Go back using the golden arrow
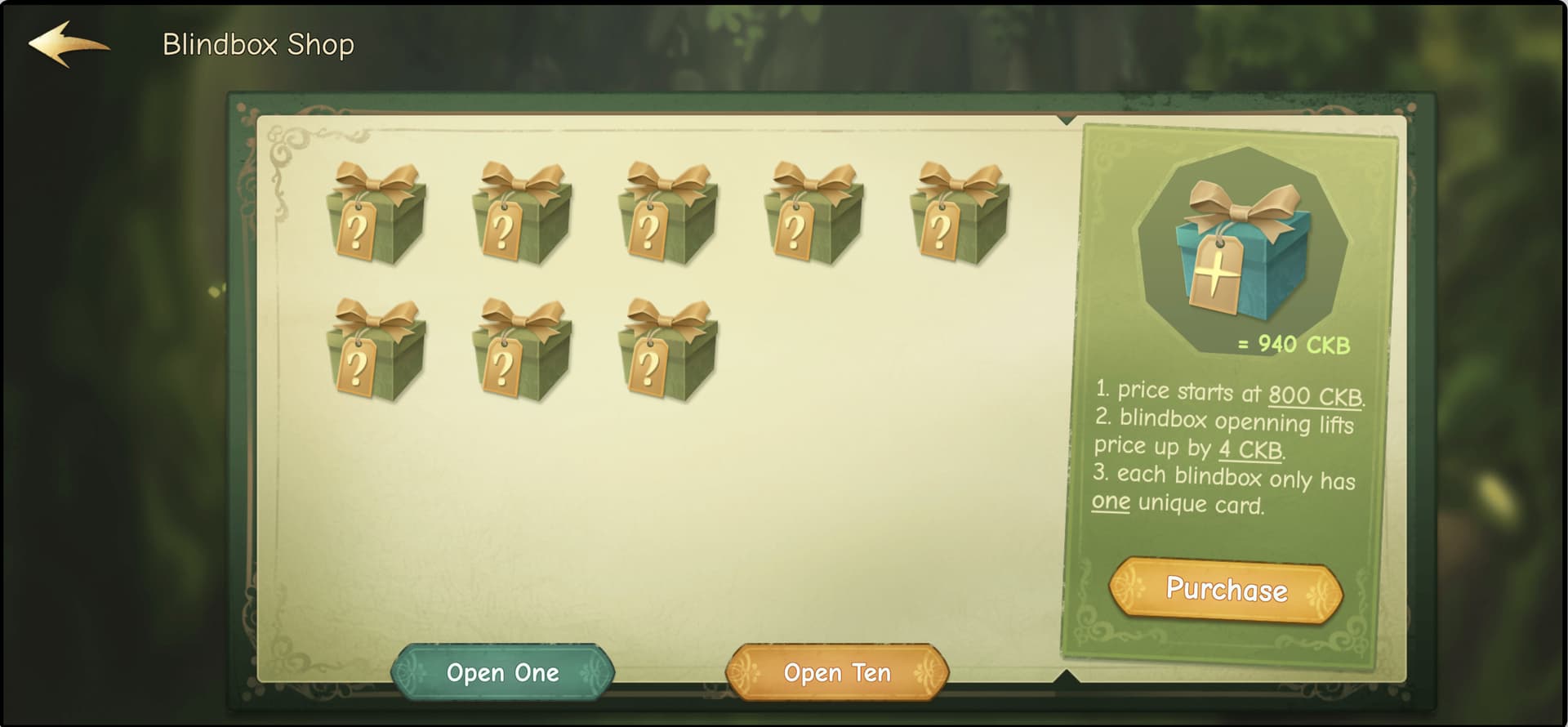This screenshot has height=727, width=1568. pos(69,44)
